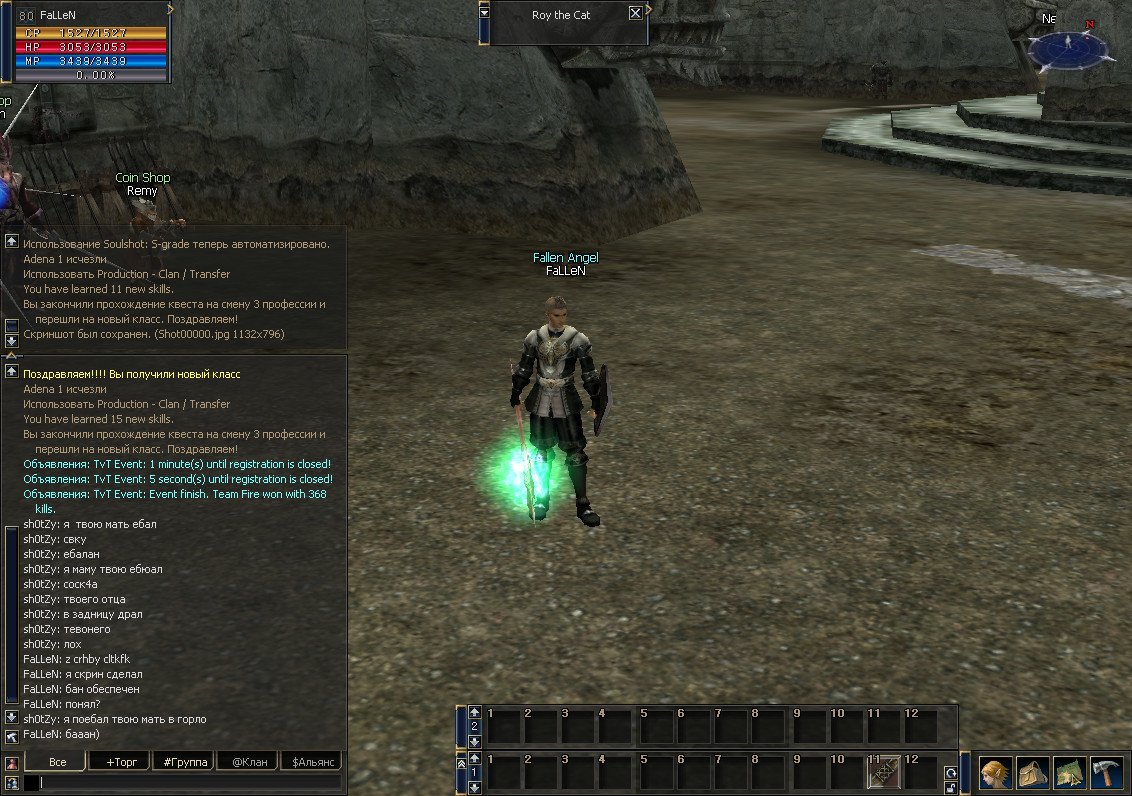Open the $Альянс alliance chat tab

[311, 762]
